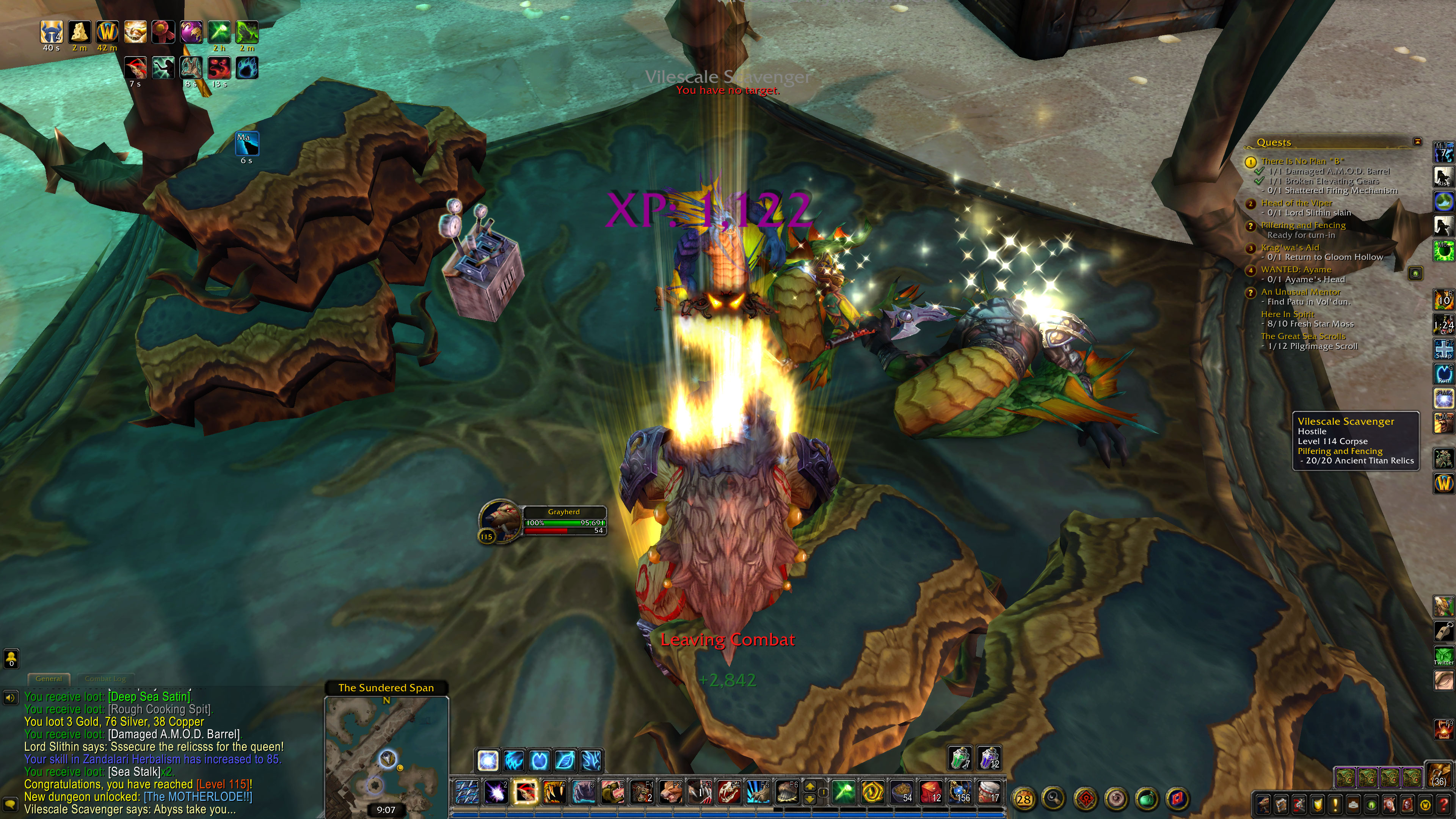Collapse the Quests tracker with its minimize button

pos(1417,141)
